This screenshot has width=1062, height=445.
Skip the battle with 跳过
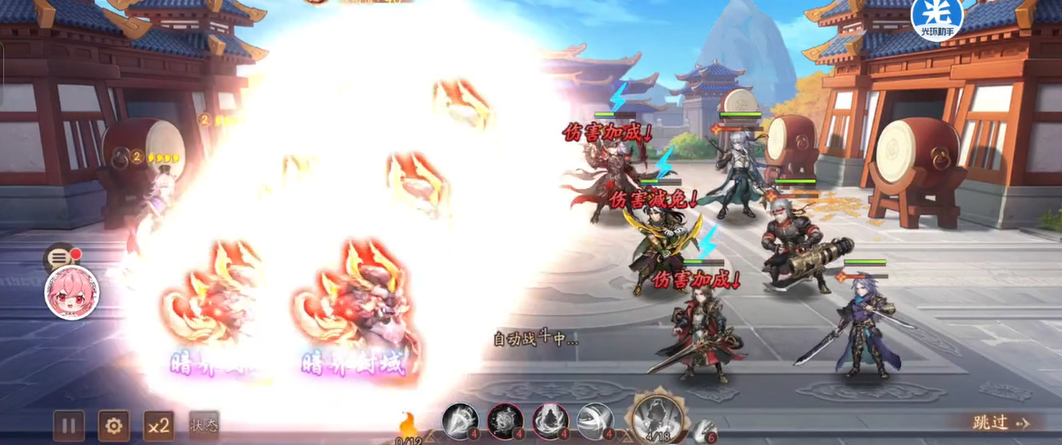tap(1001, 423)
